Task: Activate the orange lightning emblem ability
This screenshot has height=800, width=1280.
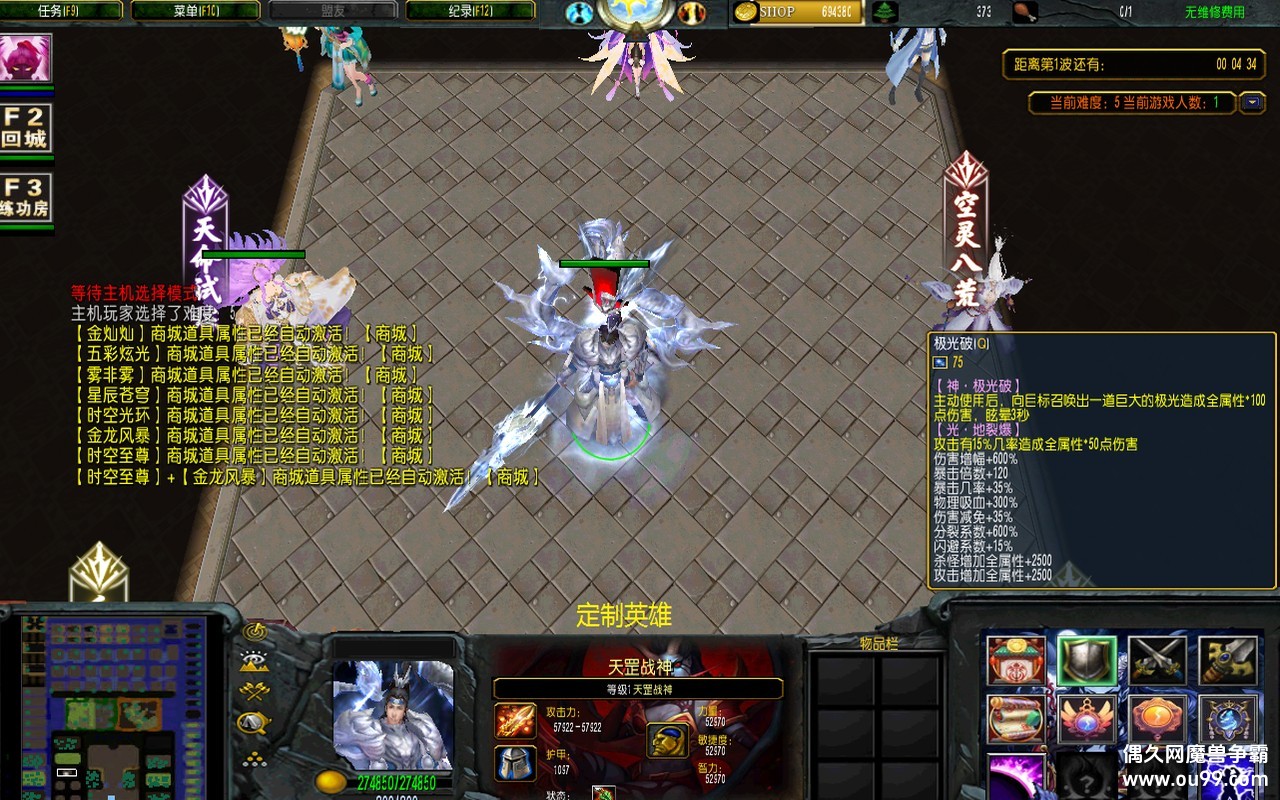Action: (x=1157, y=720)
